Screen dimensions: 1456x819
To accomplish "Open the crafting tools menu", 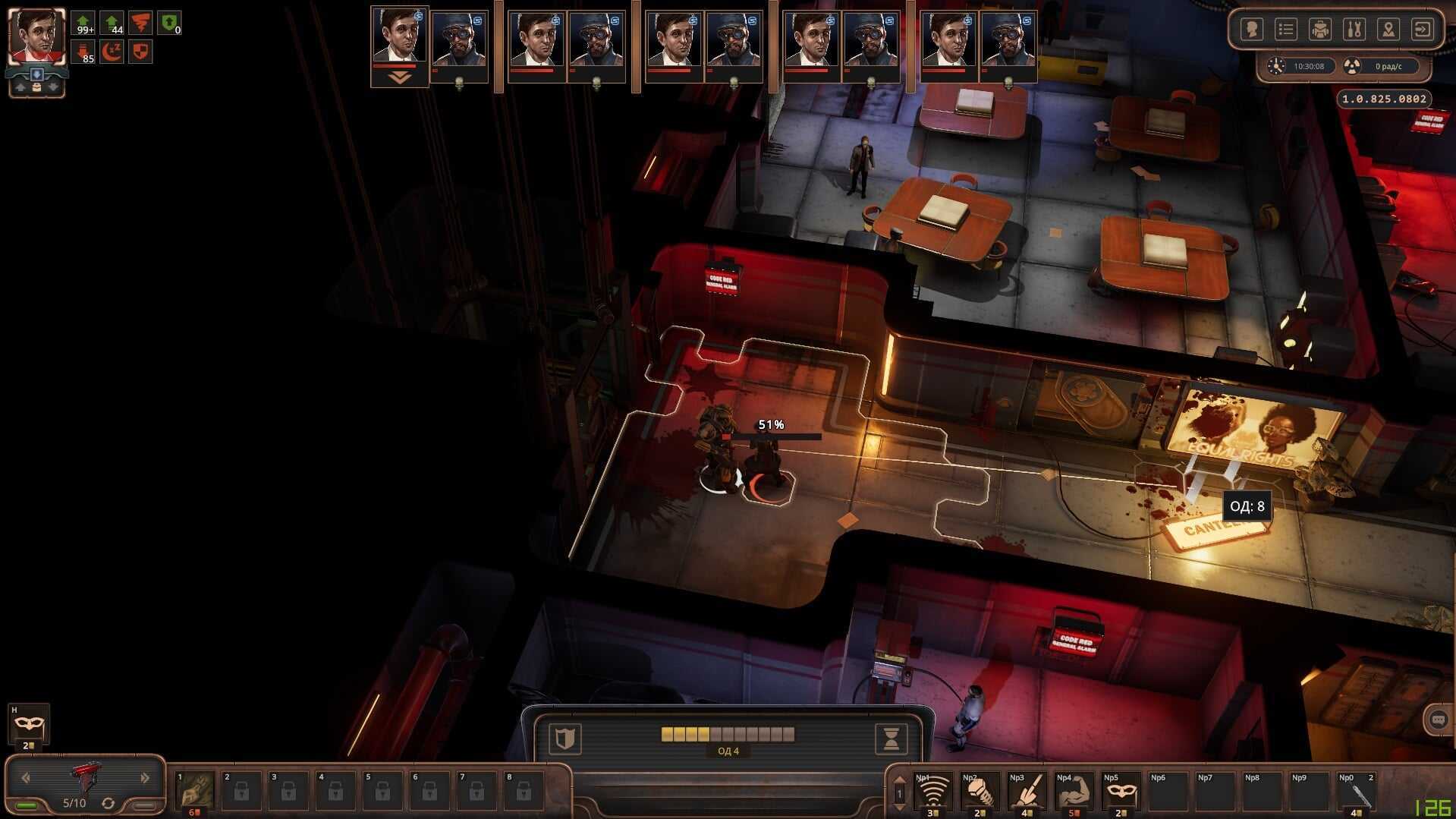I will [x=1354, y=30].
